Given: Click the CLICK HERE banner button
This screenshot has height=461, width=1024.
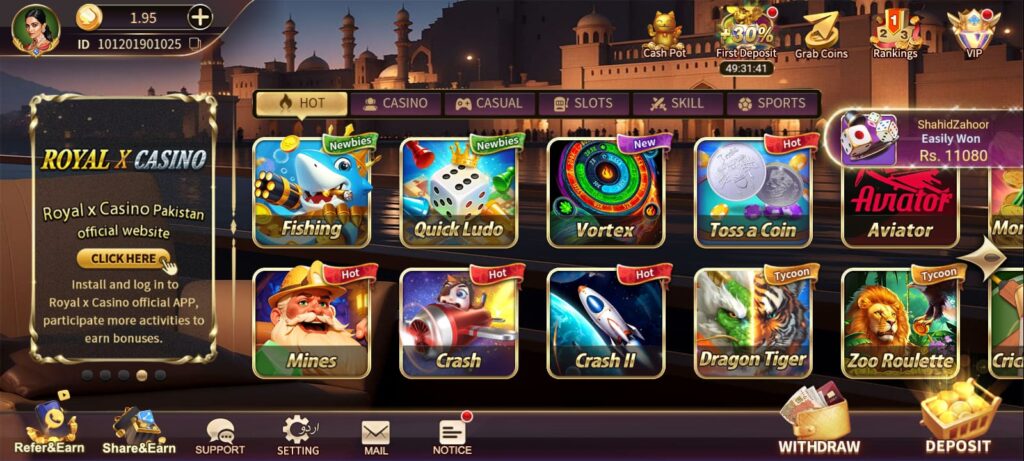Looking at the screenshot, I should [124, 258].
